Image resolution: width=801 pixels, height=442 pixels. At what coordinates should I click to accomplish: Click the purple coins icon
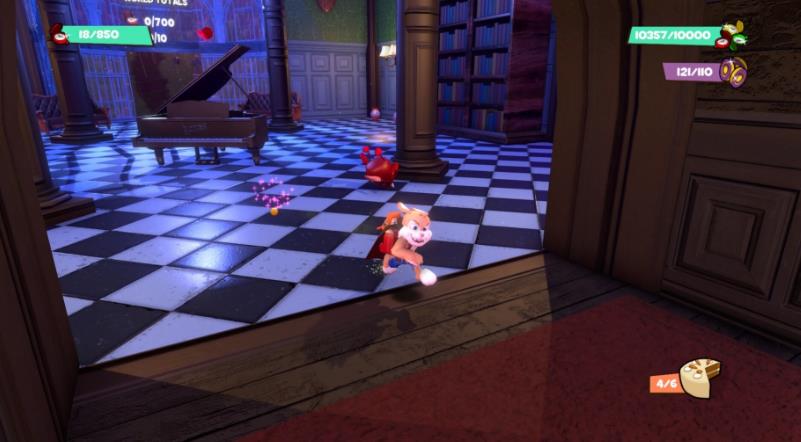click(x=734, y=72)
